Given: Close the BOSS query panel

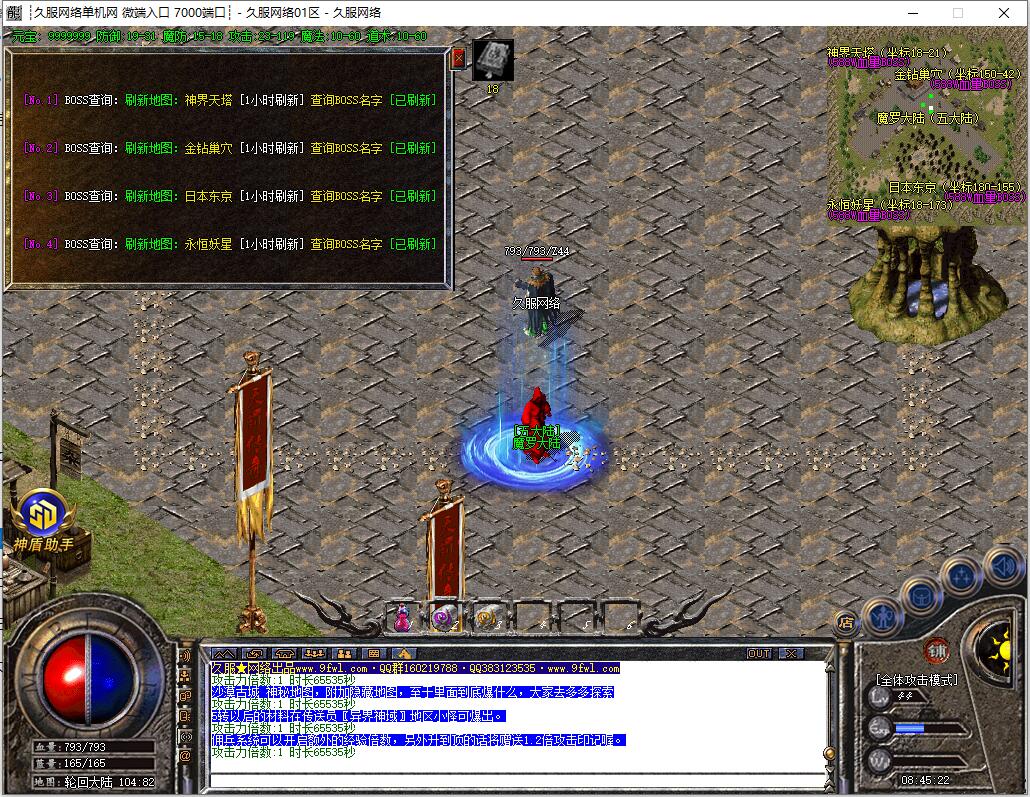Looking at the screenshot, I should (x=459, y=58).
